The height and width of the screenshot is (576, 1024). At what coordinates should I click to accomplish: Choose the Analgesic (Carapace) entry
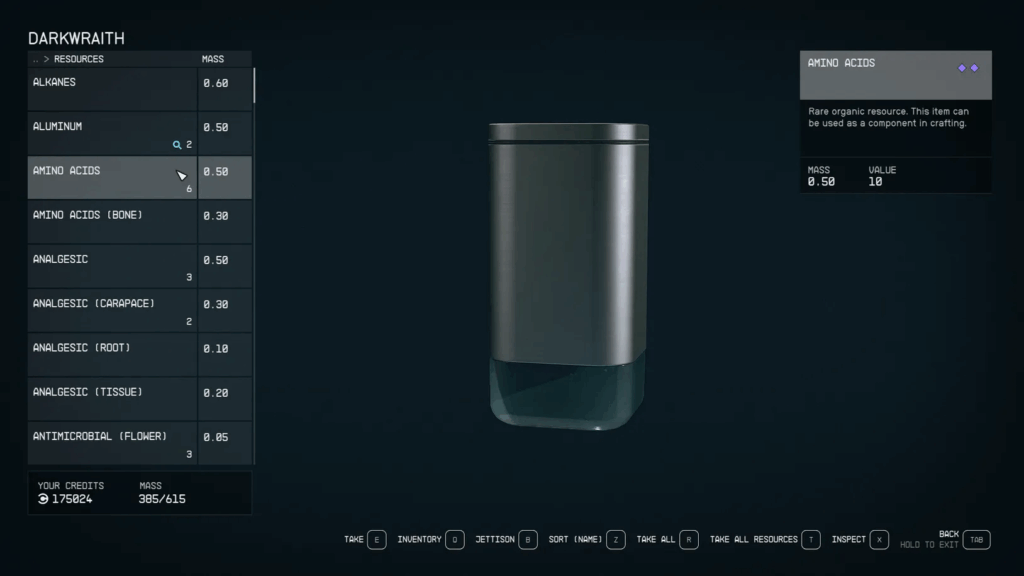coord(112,310)
